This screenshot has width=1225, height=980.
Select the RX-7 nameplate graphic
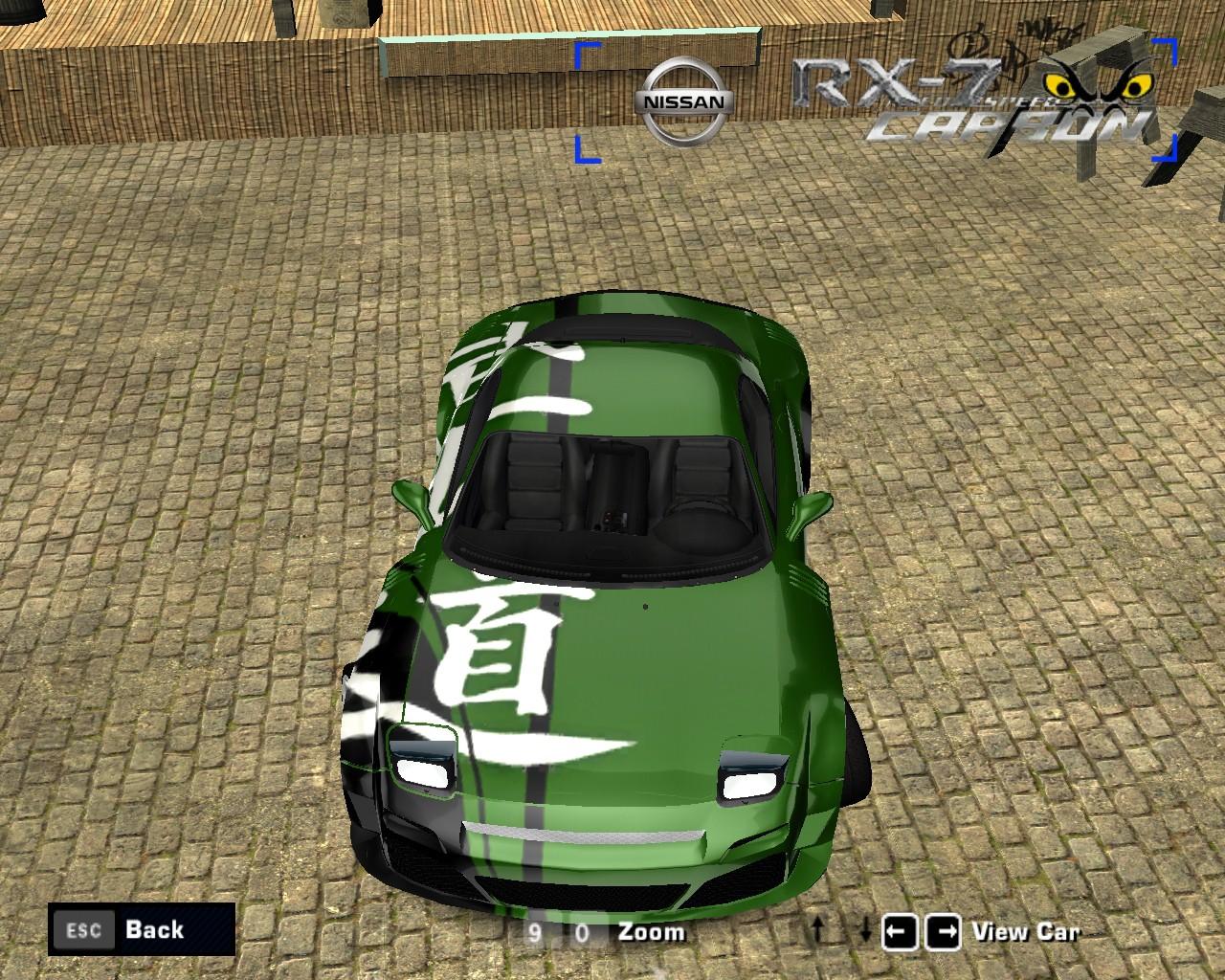[x=895, y=81]
